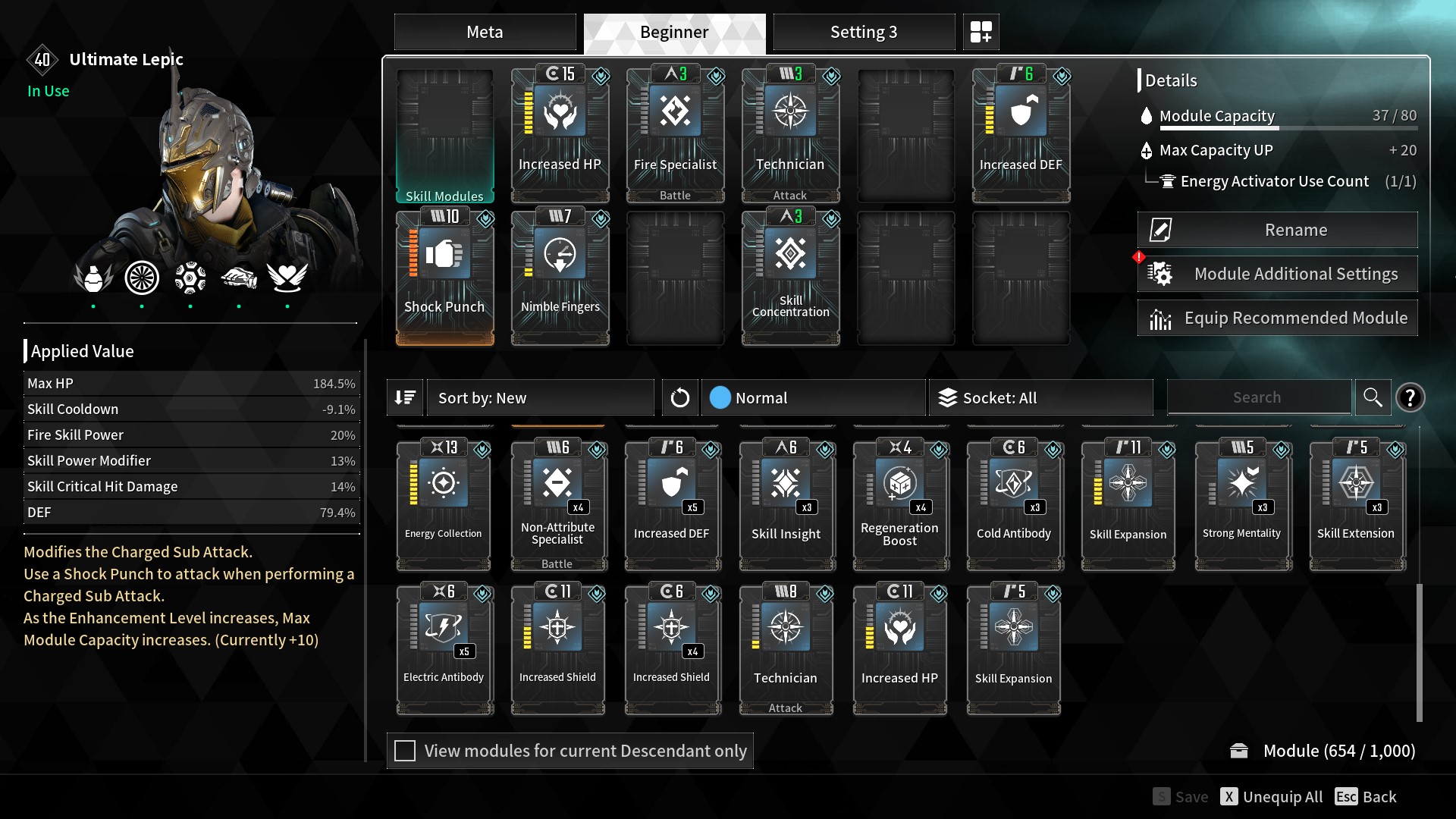Select the Regeneration Boost module card
The height and width of the screenshot is (819, 1456).
coord(899,504)
